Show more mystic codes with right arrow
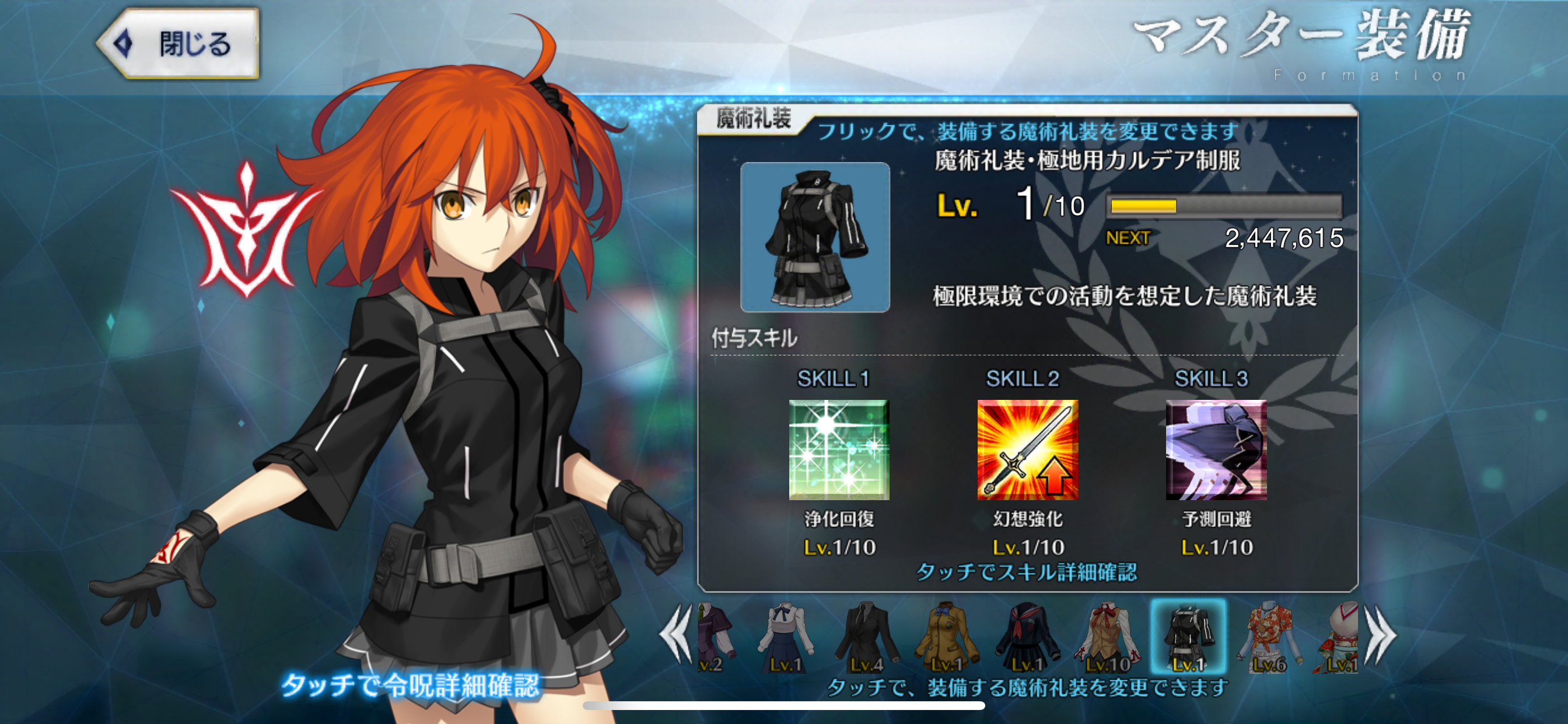 pos(1381,637)
